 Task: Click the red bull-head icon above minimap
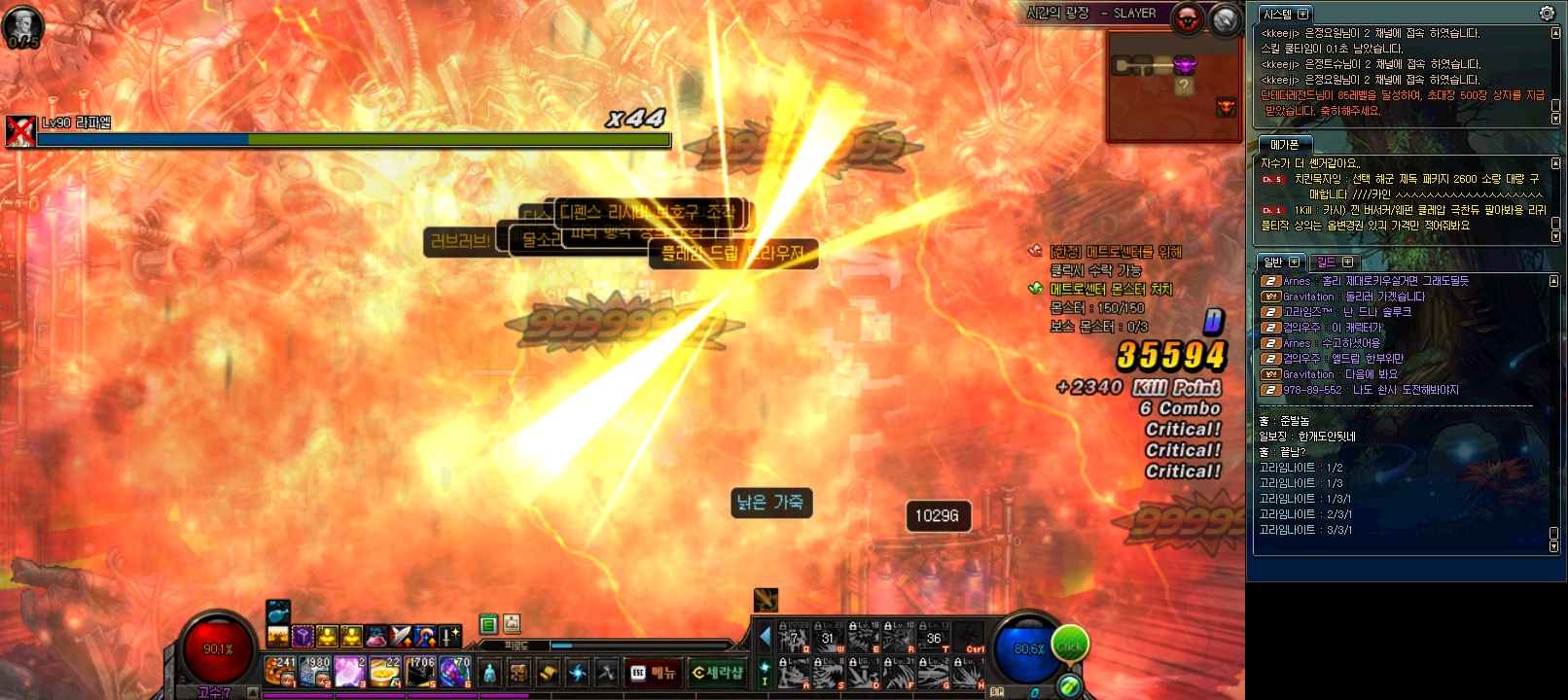pyautogui.click(x=1188, y=18)
